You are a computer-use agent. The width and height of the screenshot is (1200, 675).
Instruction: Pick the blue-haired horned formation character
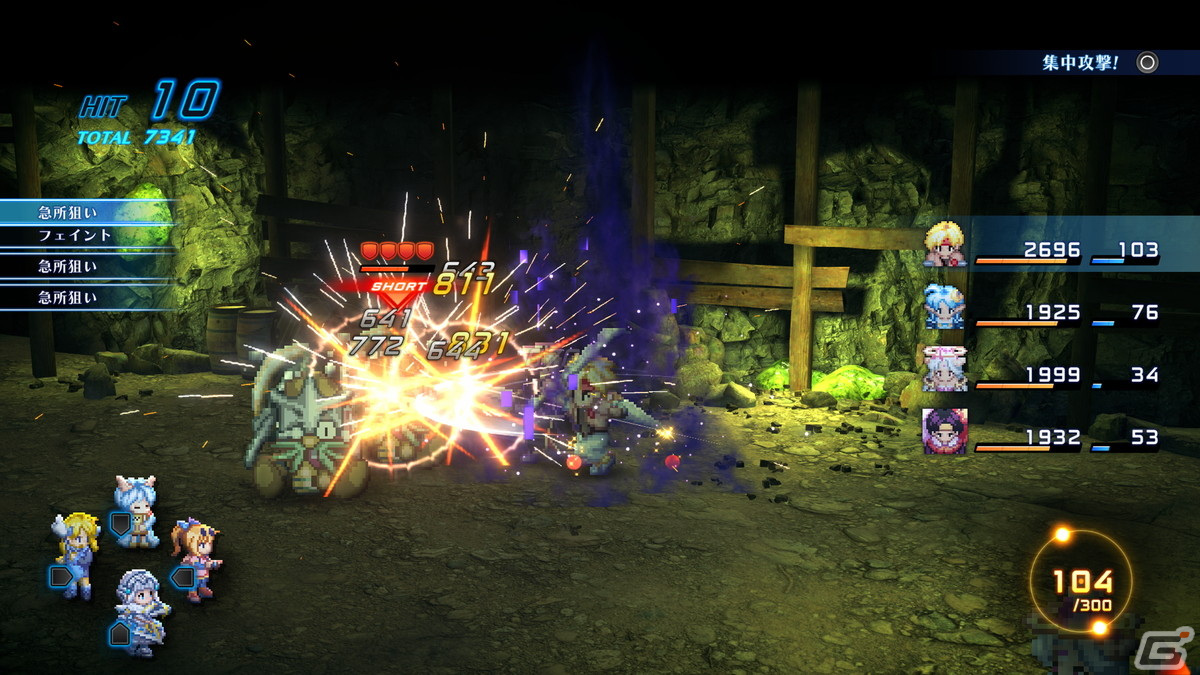[136, 510]
